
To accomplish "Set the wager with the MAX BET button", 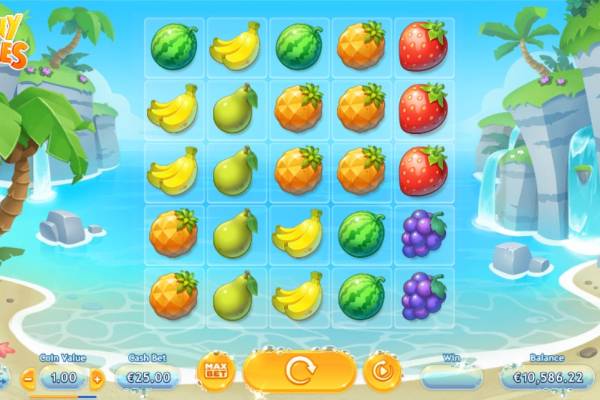I will 215,372.
